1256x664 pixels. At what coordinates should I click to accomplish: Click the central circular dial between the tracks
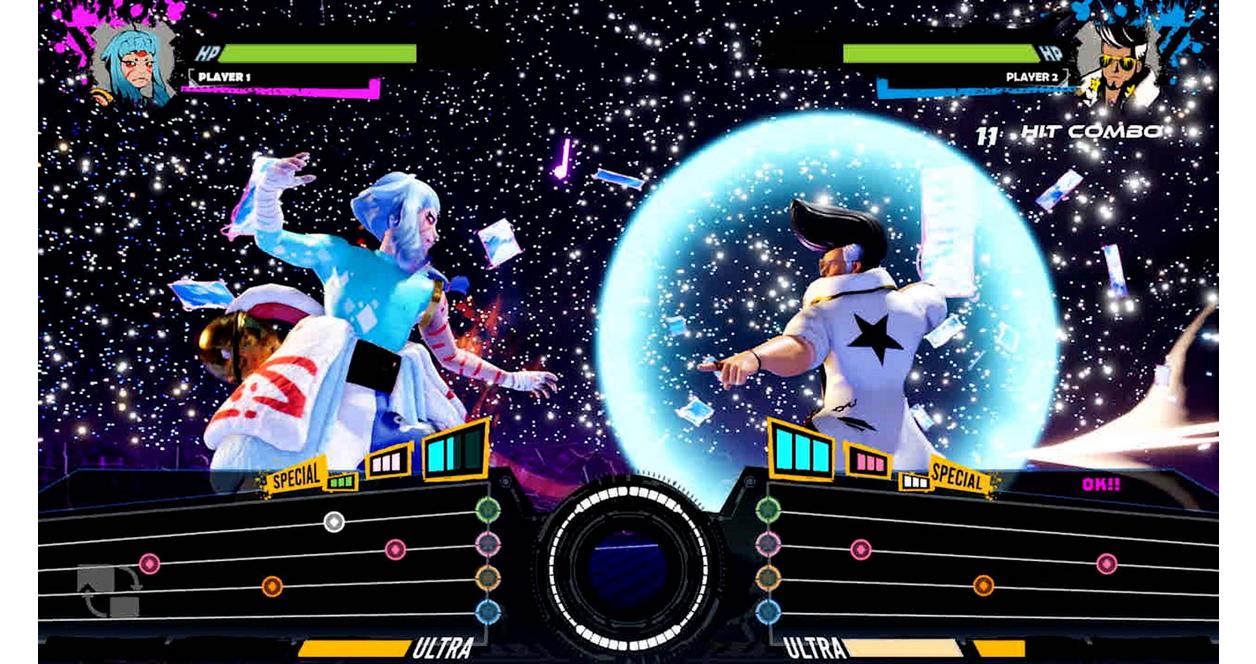pos(628,567)
